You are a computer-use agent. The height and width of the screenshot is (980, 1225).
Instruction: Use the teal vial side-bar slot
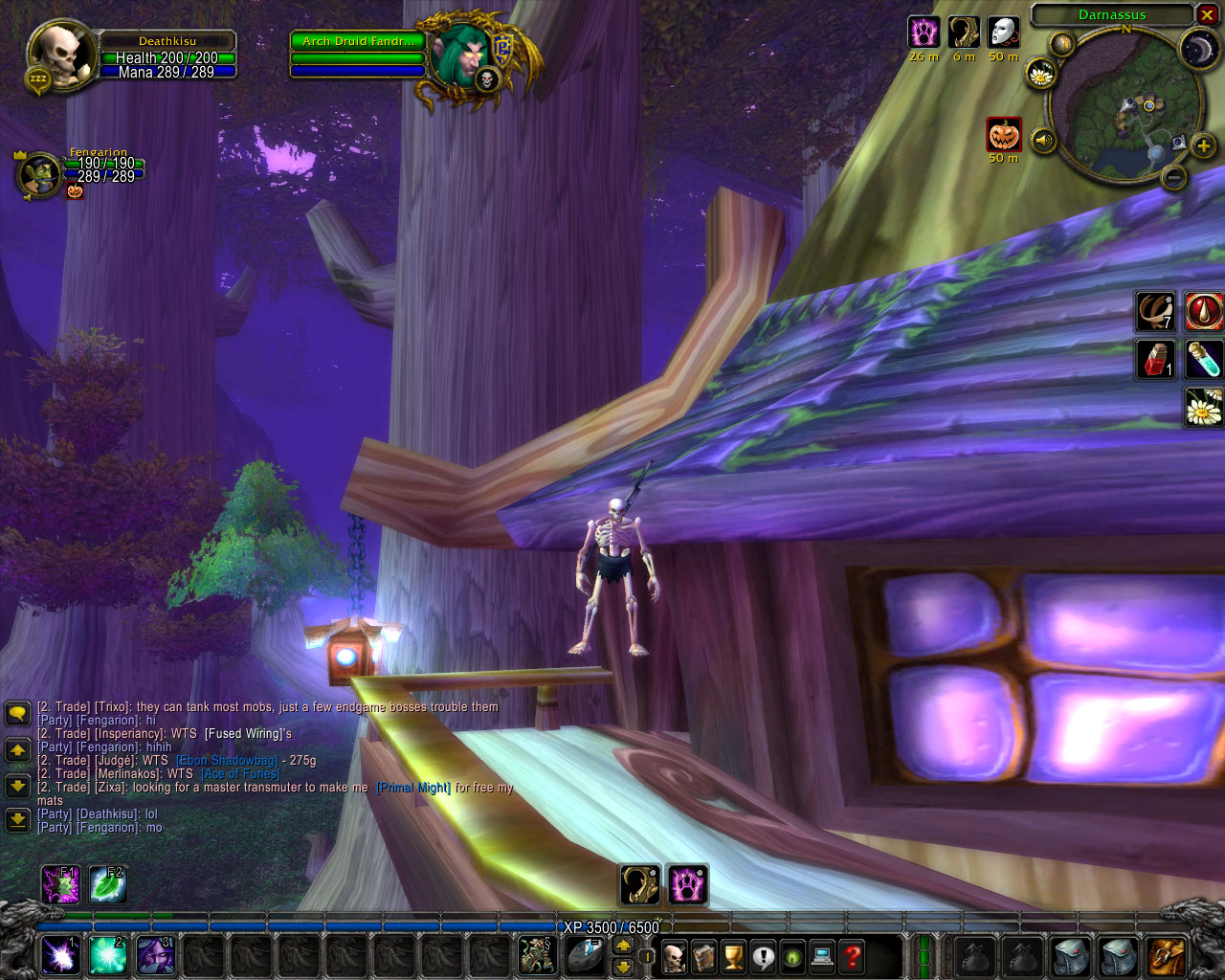(x=1203, y=359)
